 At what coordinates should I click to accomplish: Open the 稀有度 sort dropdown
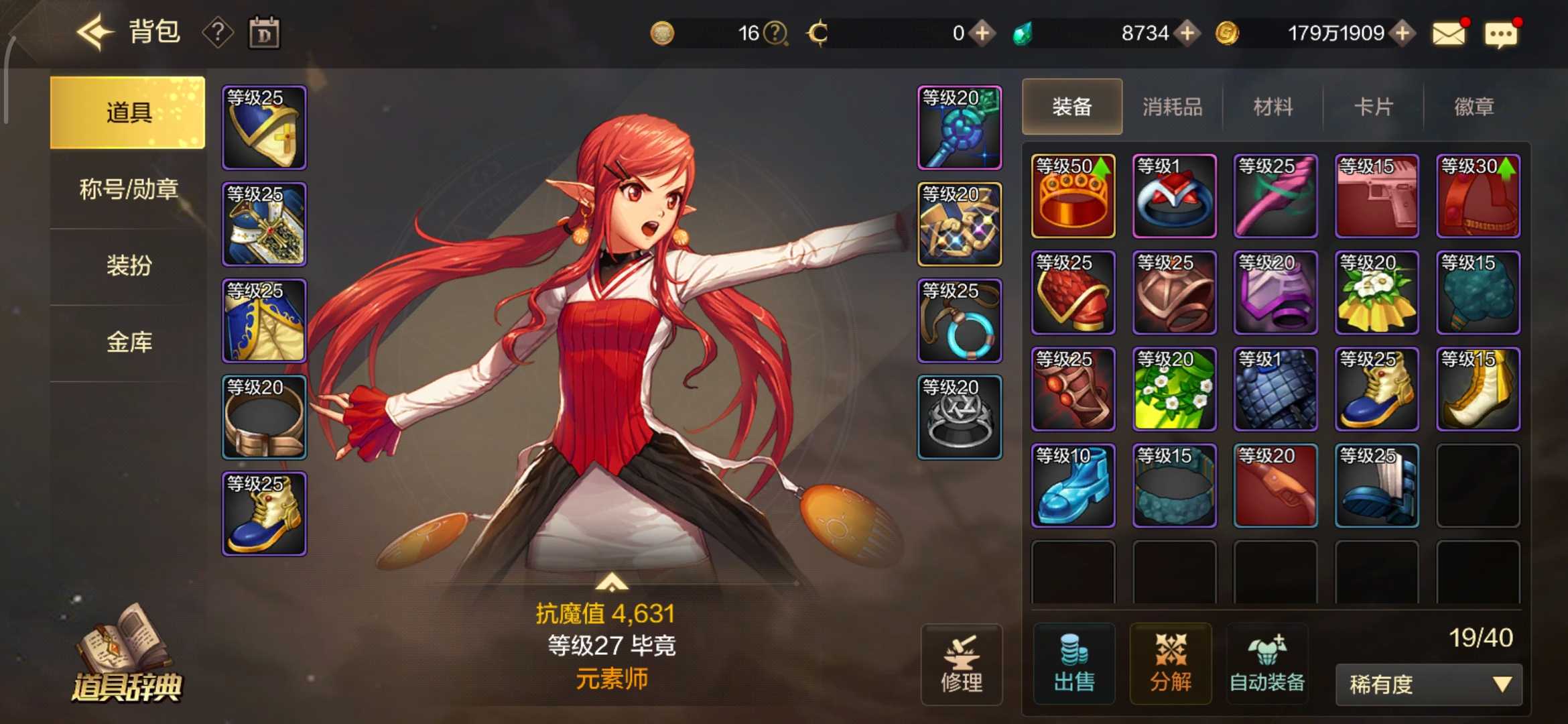point(1427,685)
